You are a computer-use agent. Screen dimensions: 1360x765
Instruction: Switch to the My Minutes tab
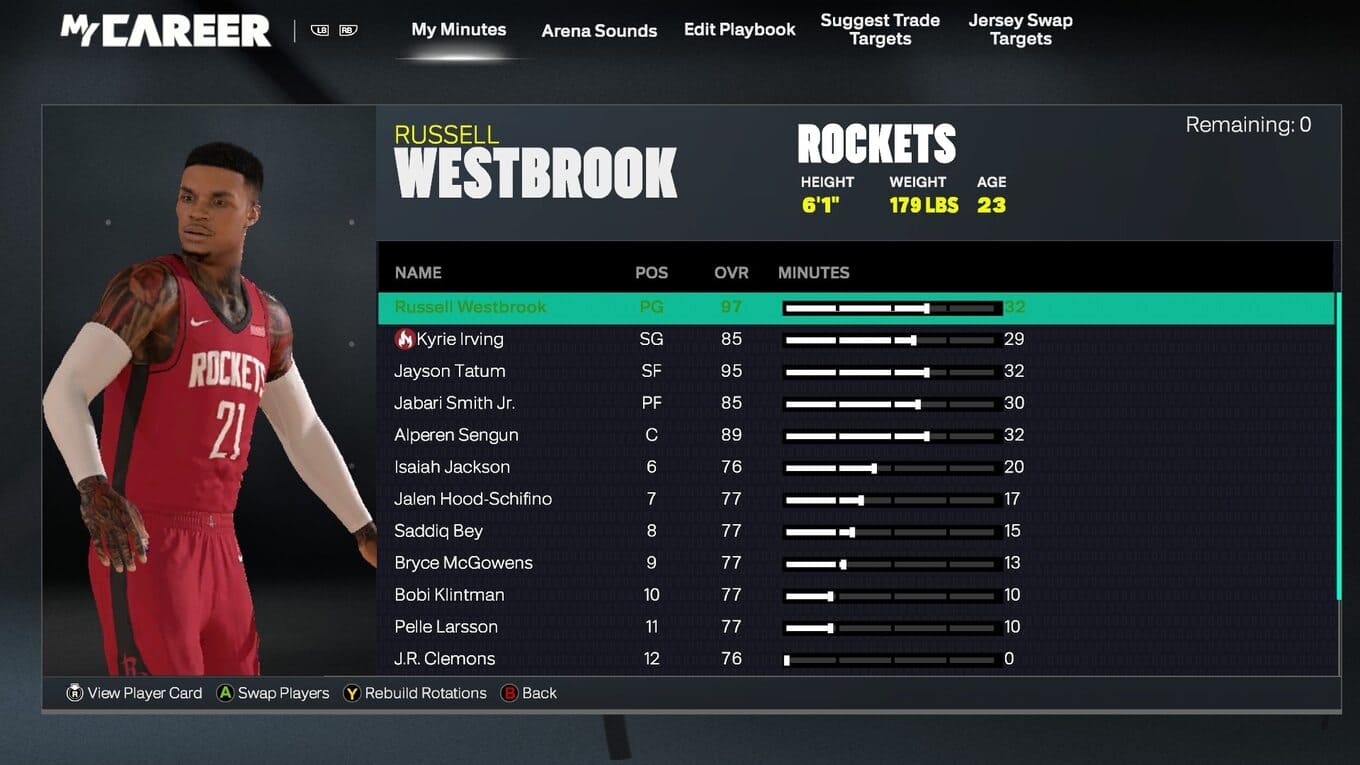(458, 30)
